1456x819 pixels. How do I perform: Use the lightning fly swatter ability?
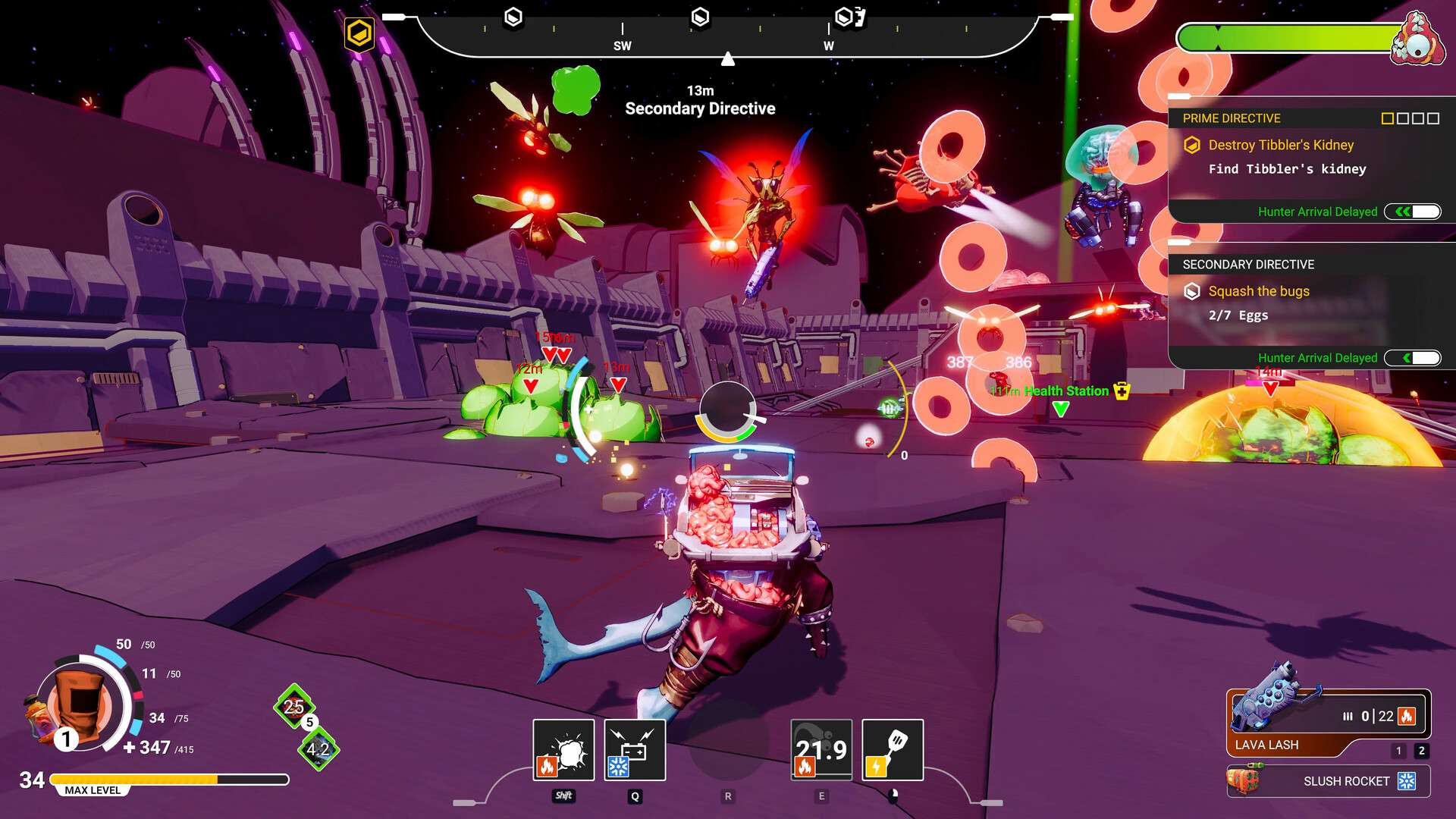tap(893, 750)
